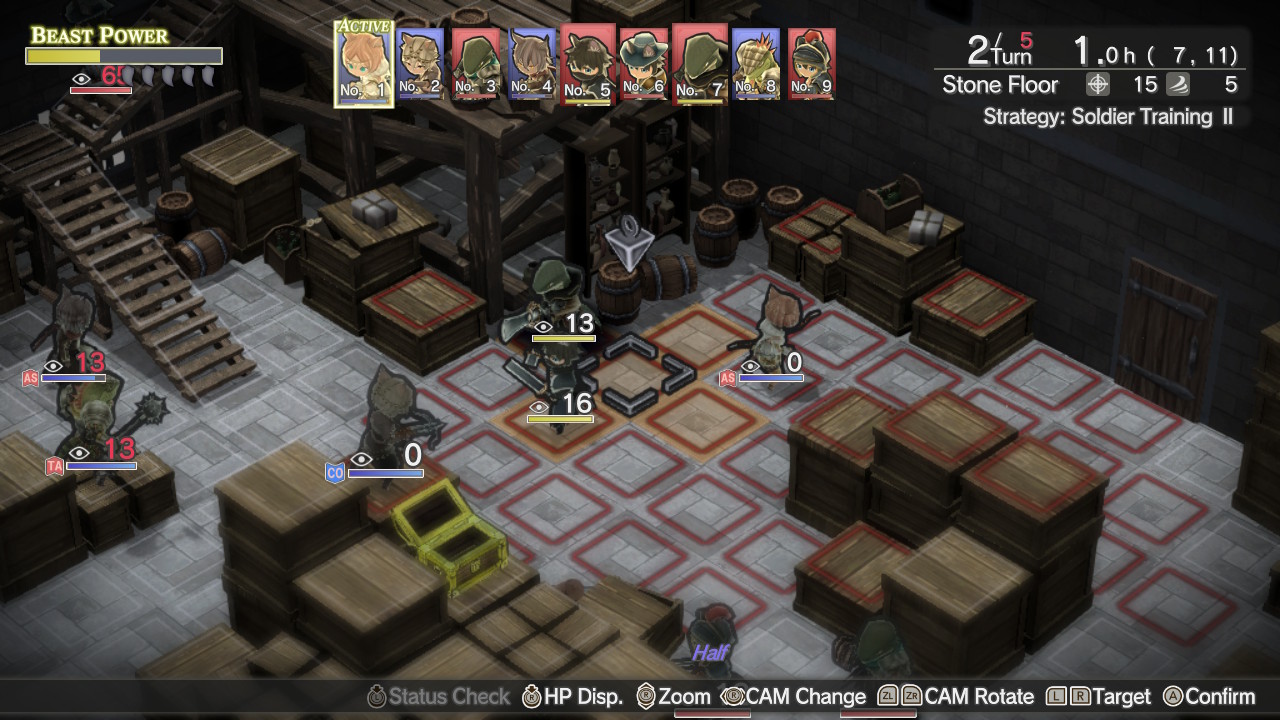The width and height of the screenshot is (1280, 720).
Task: Choose the No. 2 turn order portrait
Action: pyautogui.click(x=420, y=63)
